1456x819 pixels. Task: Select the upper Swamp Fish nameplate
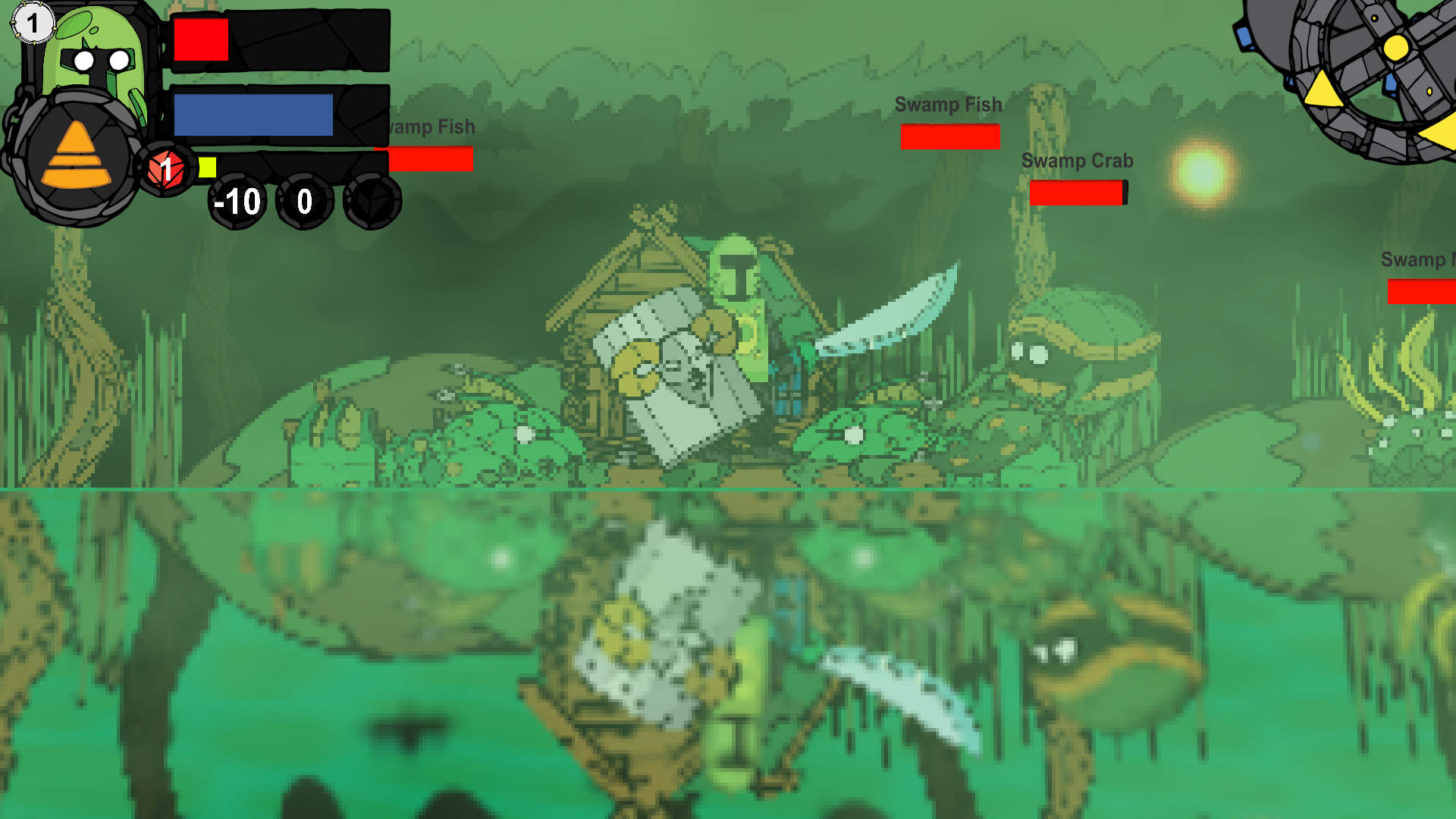[x=949, y=104]
